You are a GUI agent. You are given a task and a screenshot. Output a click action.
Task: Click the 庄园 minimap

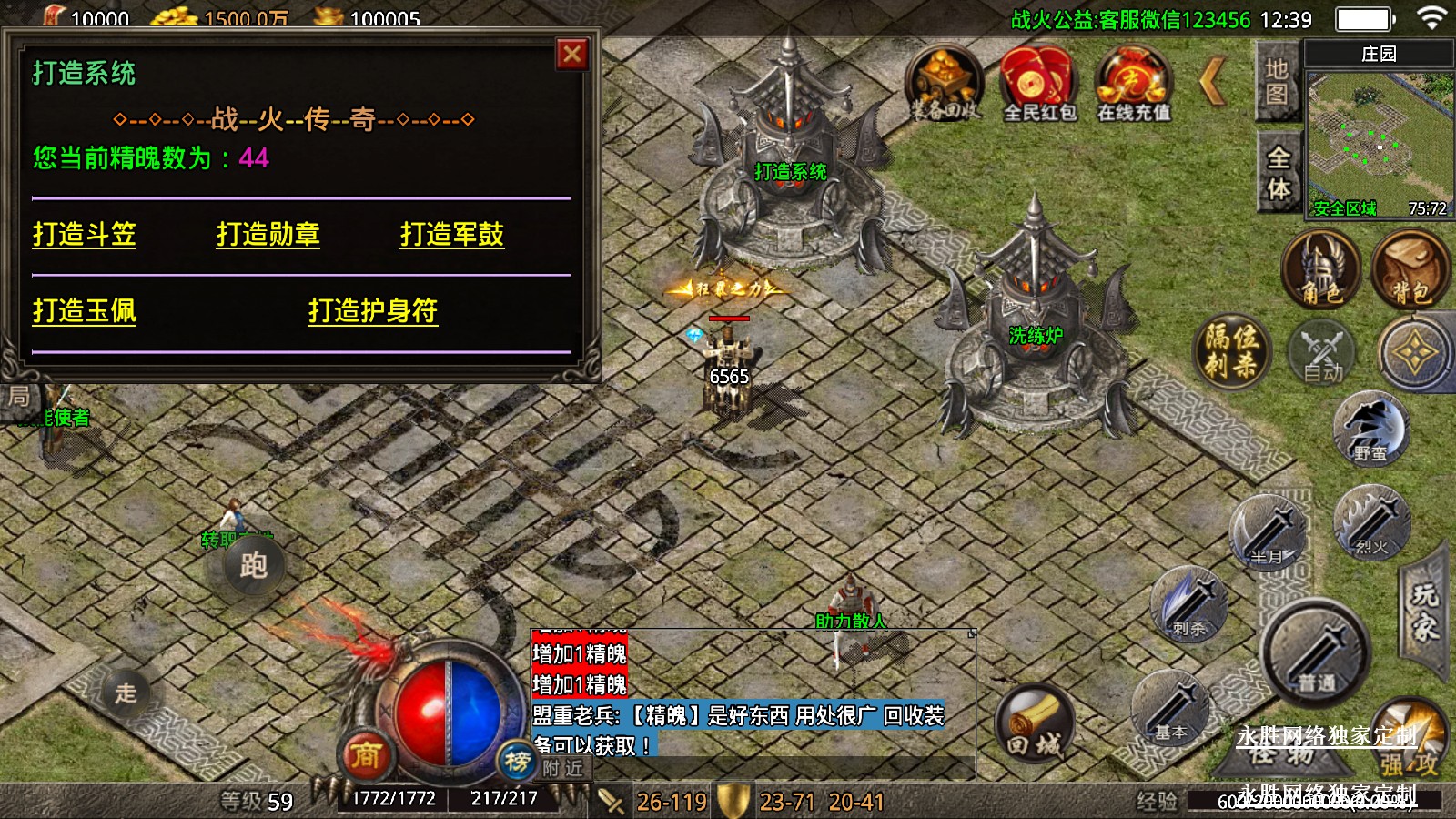1379,136
